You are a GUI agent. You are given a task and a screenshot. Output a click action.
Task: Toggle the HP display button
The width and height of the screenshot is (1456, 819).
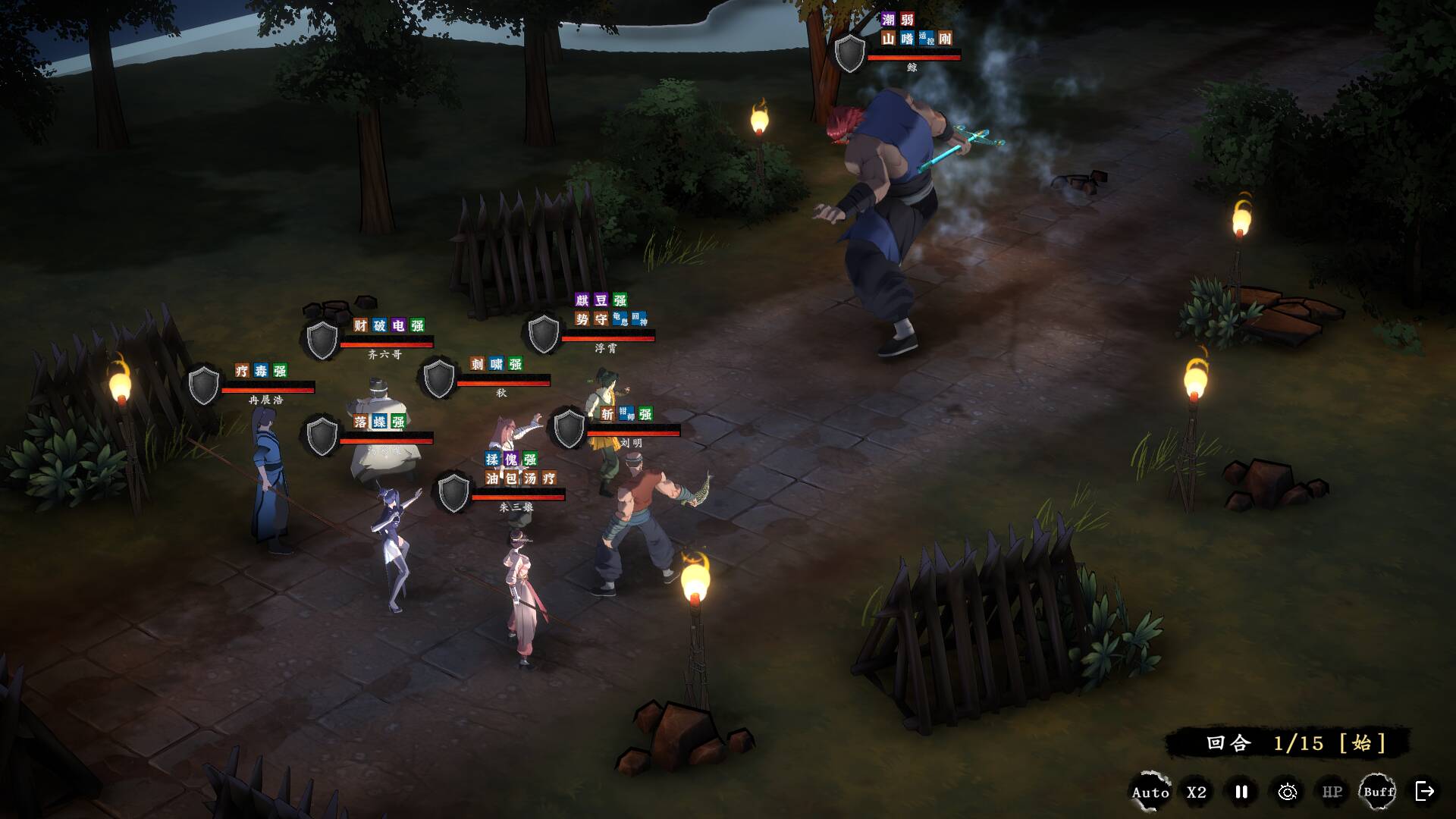click(1332, 792)
